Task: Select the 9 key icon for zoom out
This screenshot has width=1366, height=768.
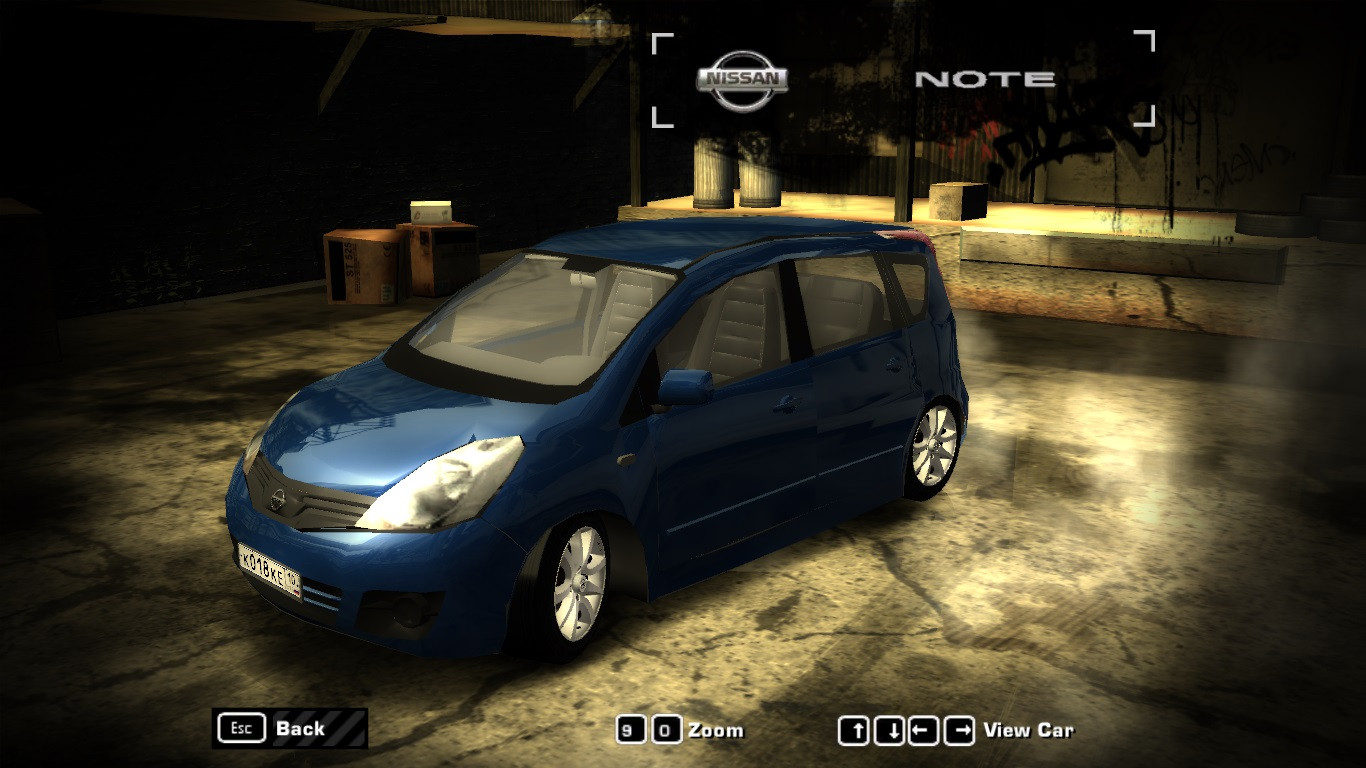Action: (x=630, y=730)
